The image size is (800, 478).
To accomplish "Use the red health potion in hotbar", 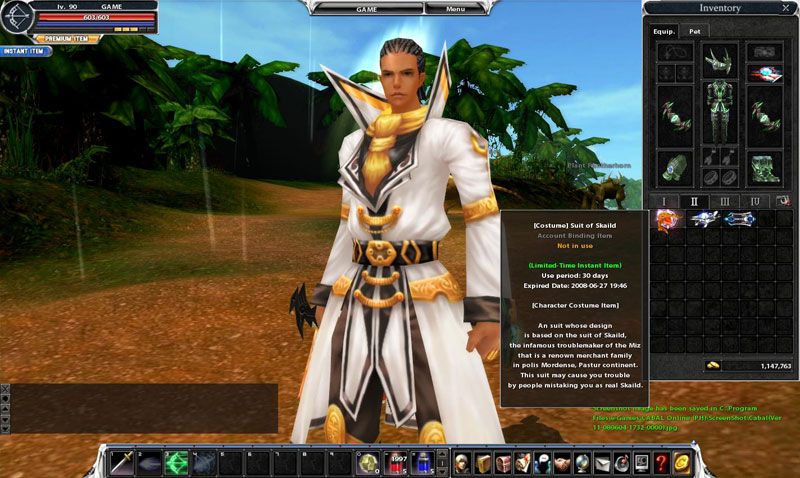I will 396,462.
